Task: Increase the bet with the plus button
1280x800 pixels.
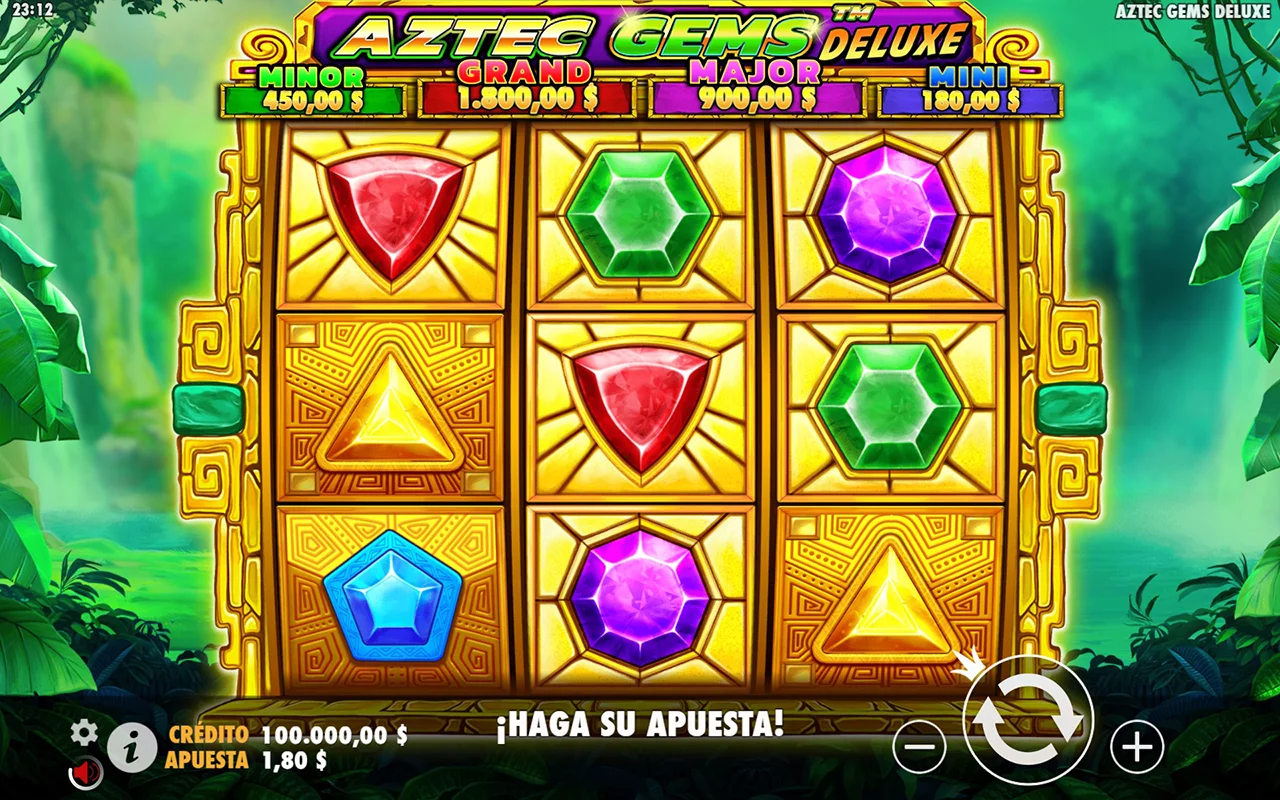Action: [x=1137, y=746]
